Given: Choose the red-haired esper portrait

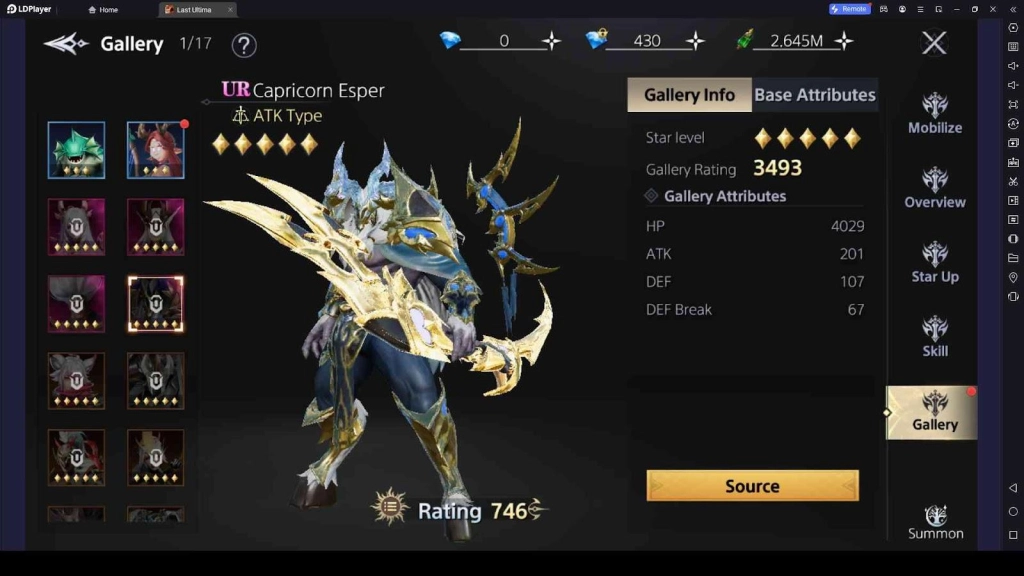Looking at the screenshot, I should (155, 150).
